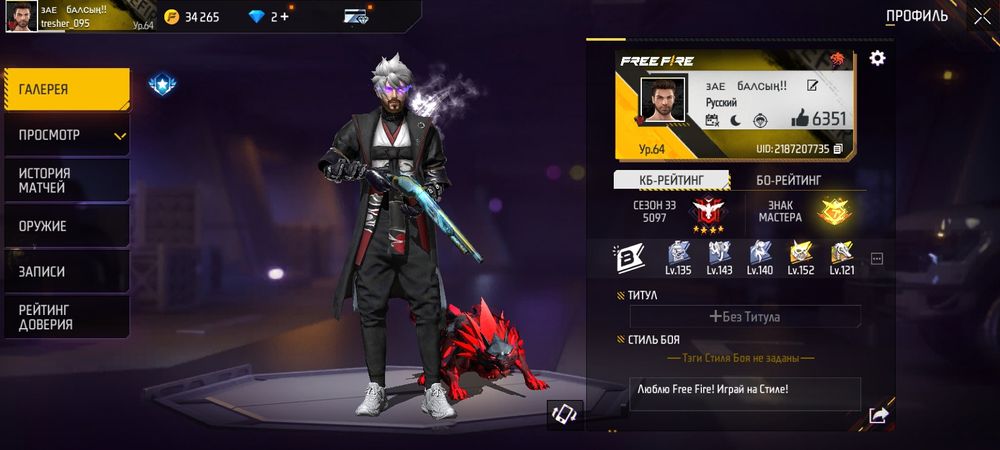Copy the player UID
Screen dimensions: 1000x450
pyautogui.click(x=838, y=149)
